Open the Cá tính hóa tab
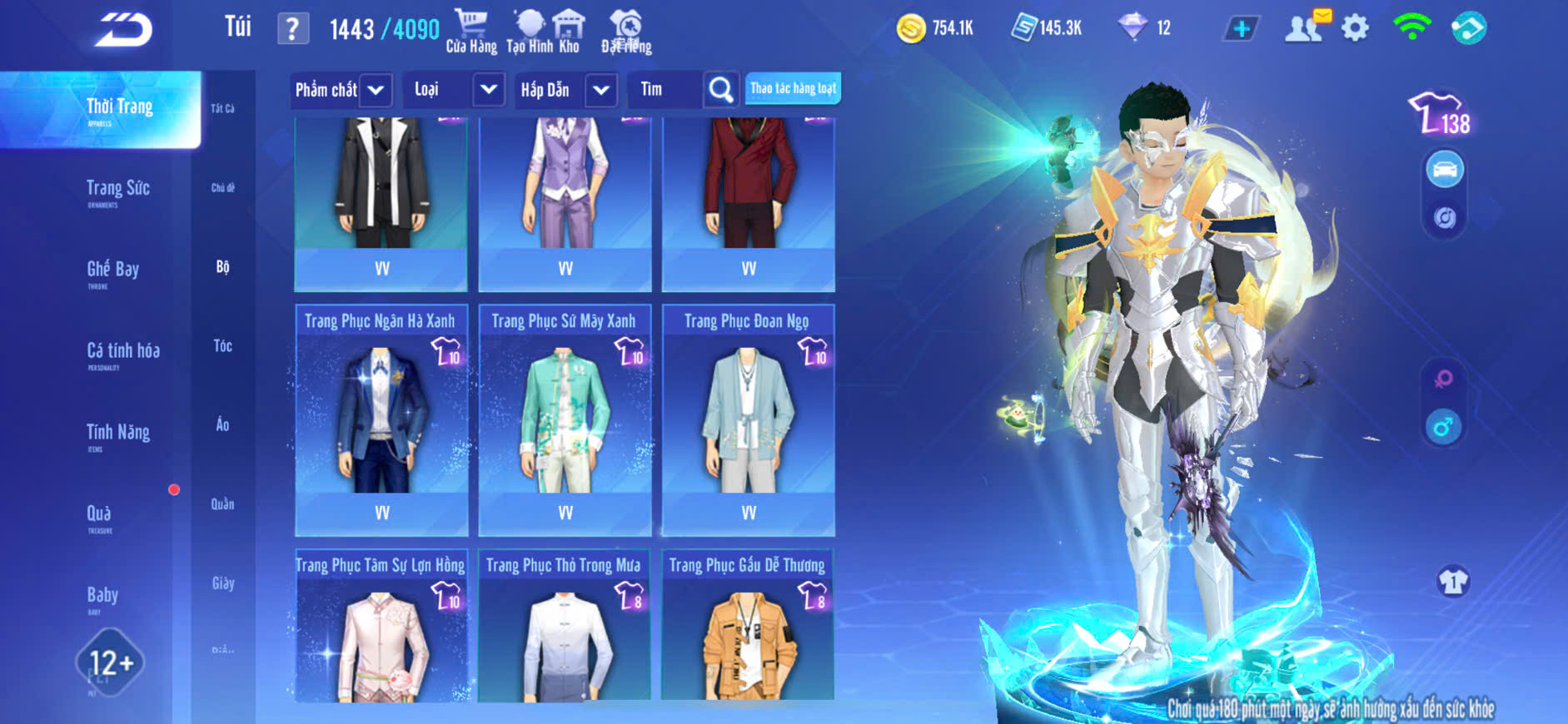 [123, 352]
